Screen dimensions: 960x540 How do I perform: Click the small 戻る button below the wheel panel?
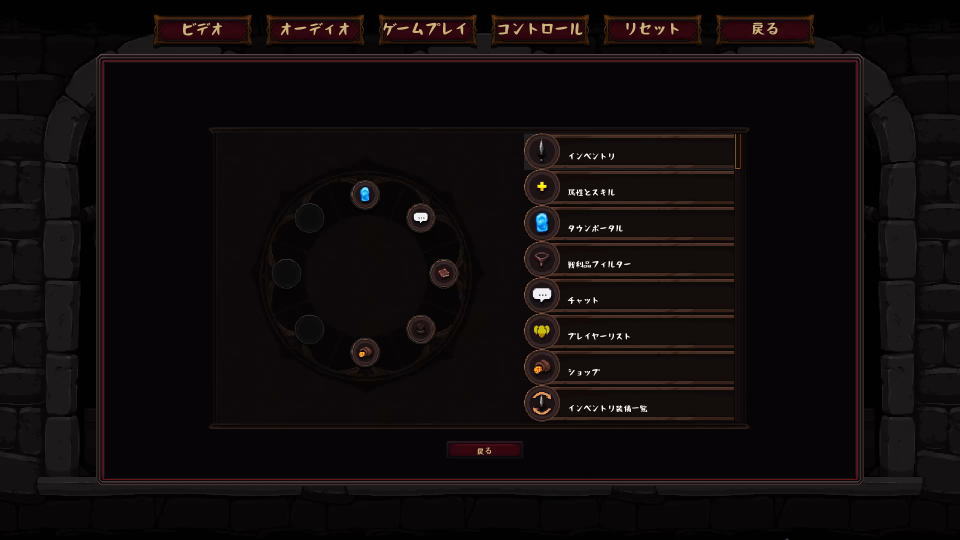coord(484,450)
